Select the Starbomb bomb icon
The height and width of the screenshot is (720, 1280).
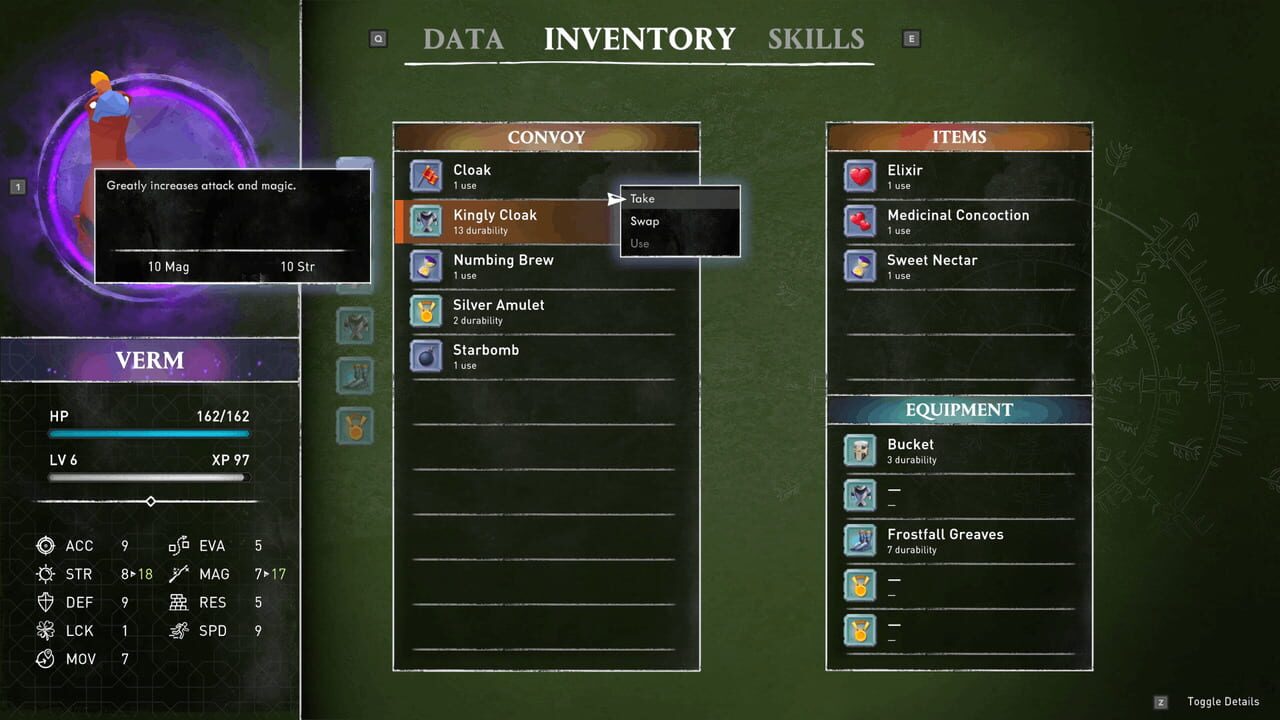click(x=426, y=356)
